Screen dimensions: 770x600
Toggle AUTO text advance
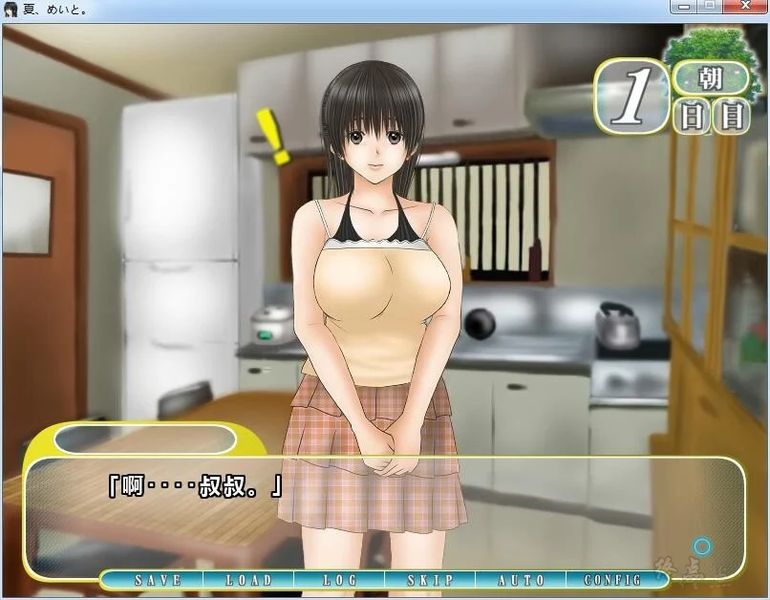pyautogui.click(x=521, y=580)
